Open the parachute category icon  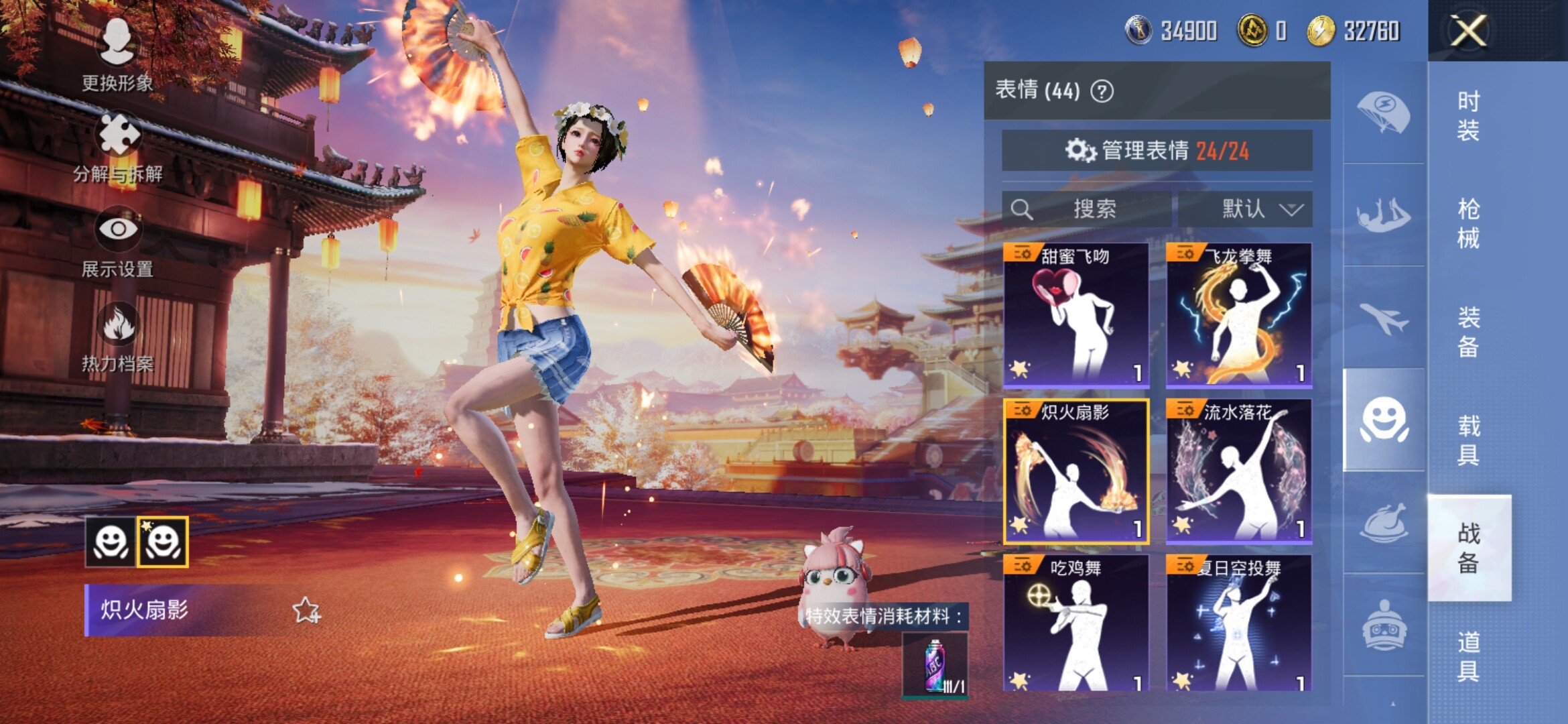pos(1384,113)
